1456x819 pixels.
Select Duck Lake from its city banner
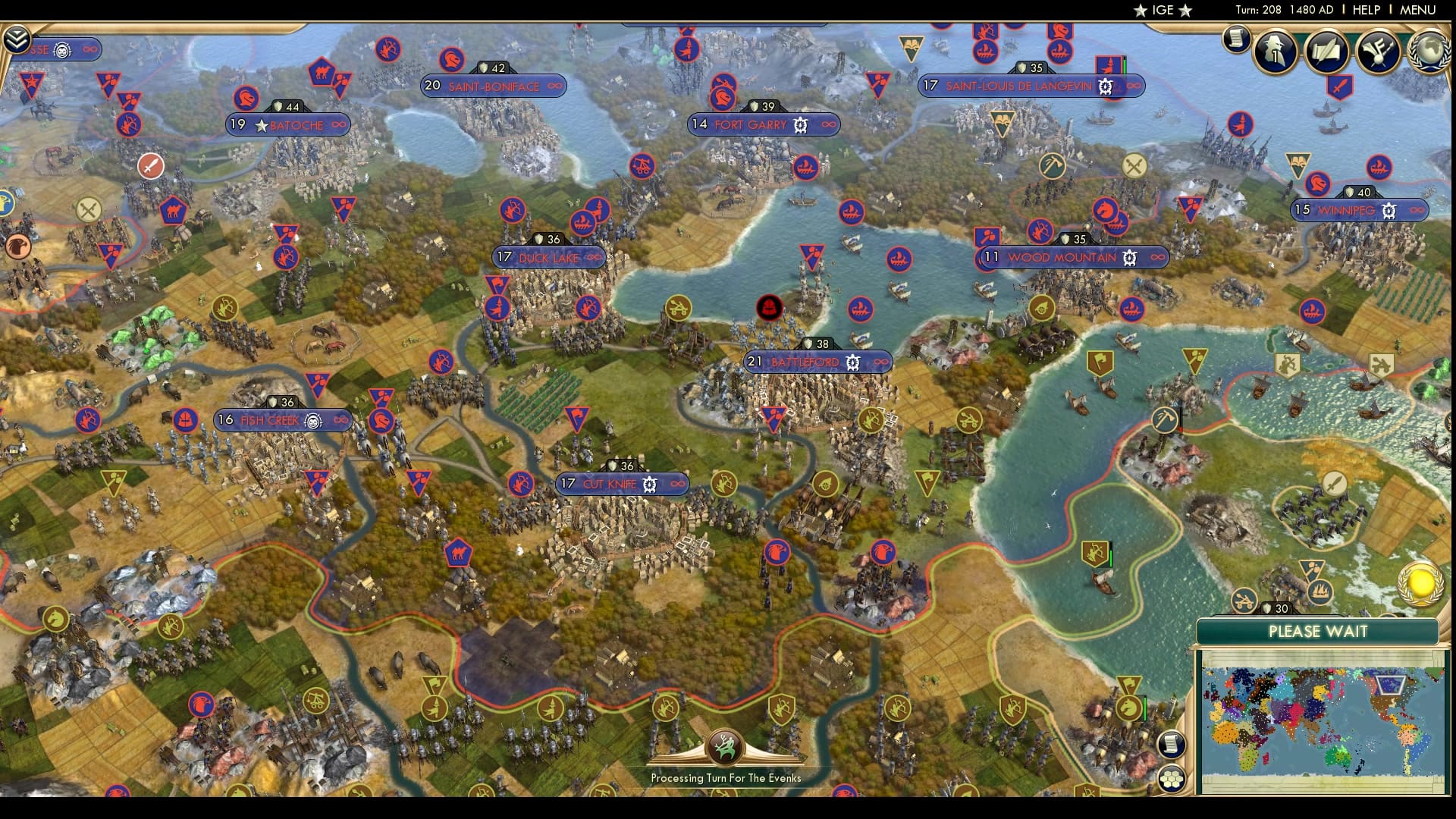(548, 258)
